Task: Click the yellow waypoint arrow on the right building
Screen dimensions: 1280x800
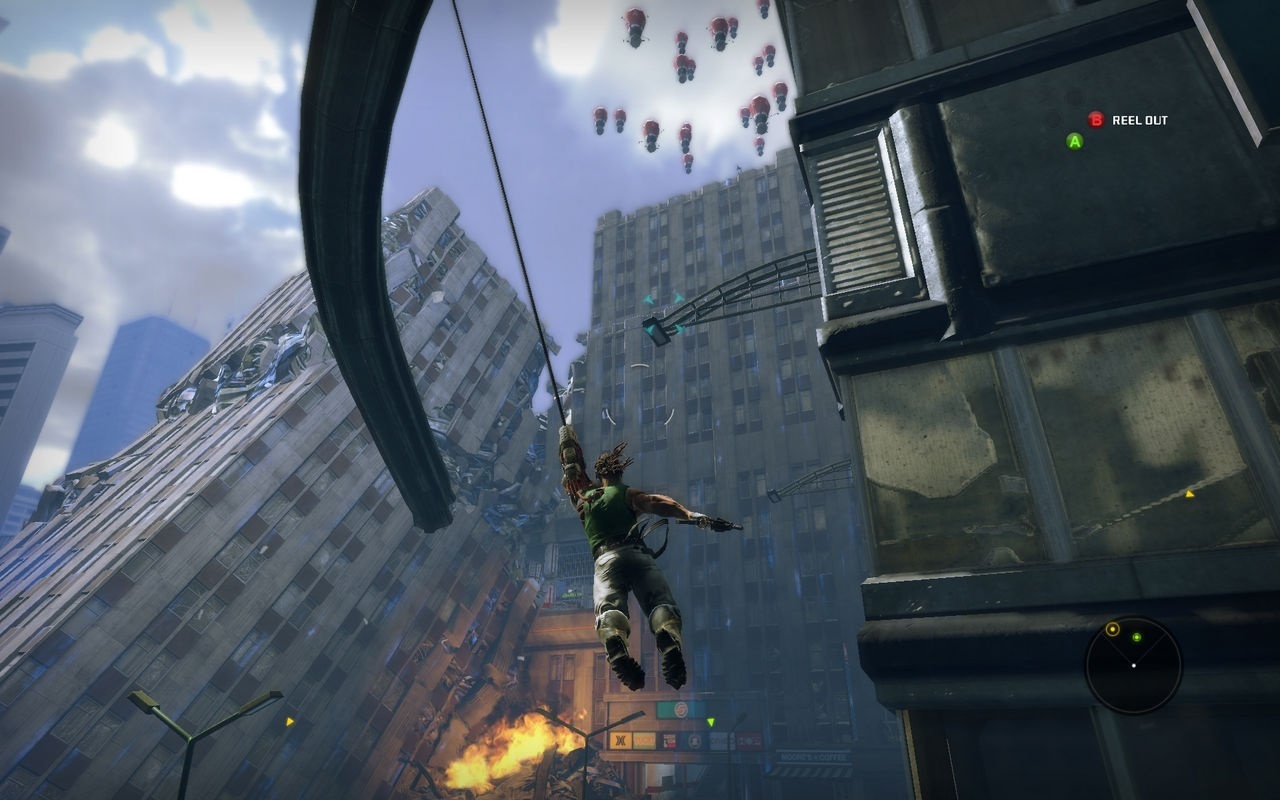Action: [1190, 493]
